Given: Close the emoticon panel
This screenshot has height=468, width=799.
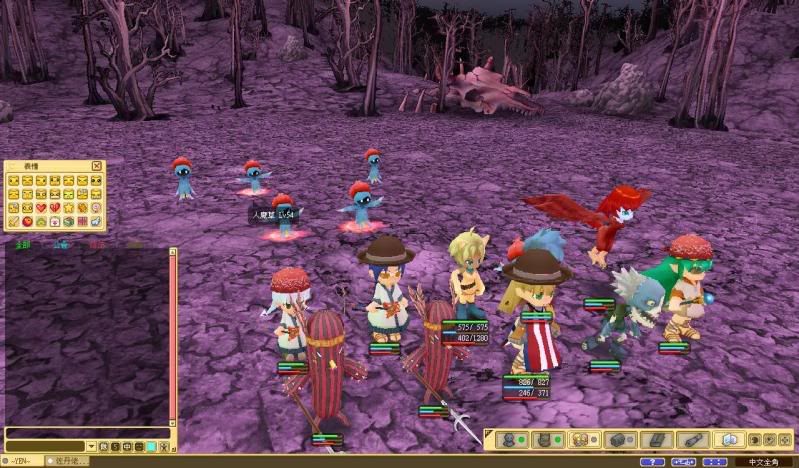Looking at the screenshot, I should coord(97,166).
